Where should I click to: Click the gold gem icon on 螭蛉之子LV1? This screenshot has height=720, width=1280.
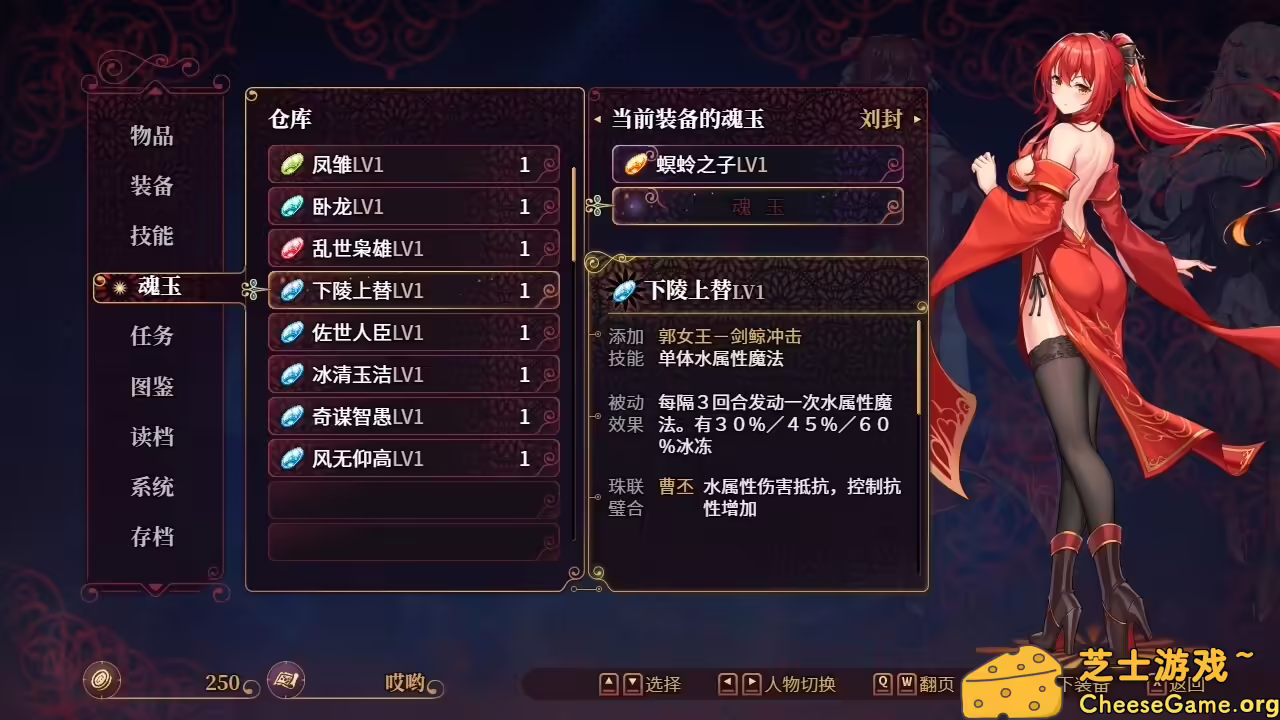[x=636, y=164]
